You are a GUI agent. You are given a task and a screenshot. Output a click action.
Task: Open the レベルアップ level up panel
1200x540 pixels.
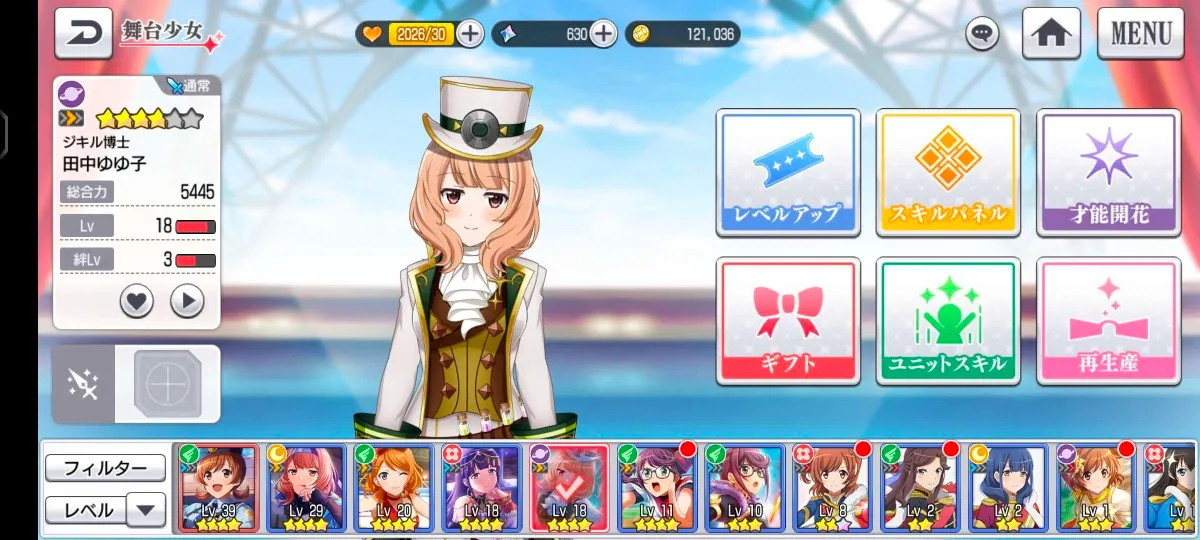coord(787,172)
